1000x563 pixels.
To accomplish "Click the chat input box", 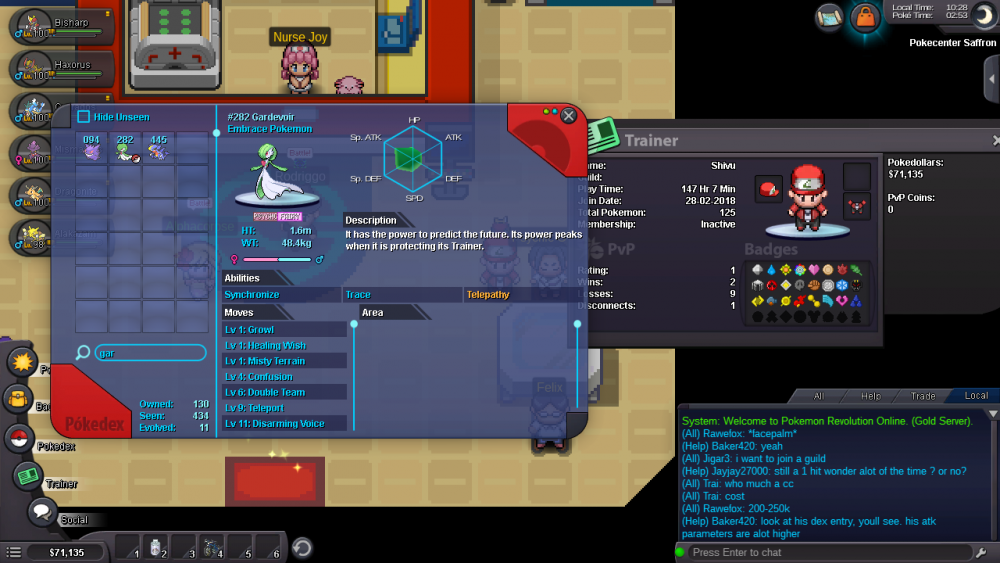I will [830, 552].
